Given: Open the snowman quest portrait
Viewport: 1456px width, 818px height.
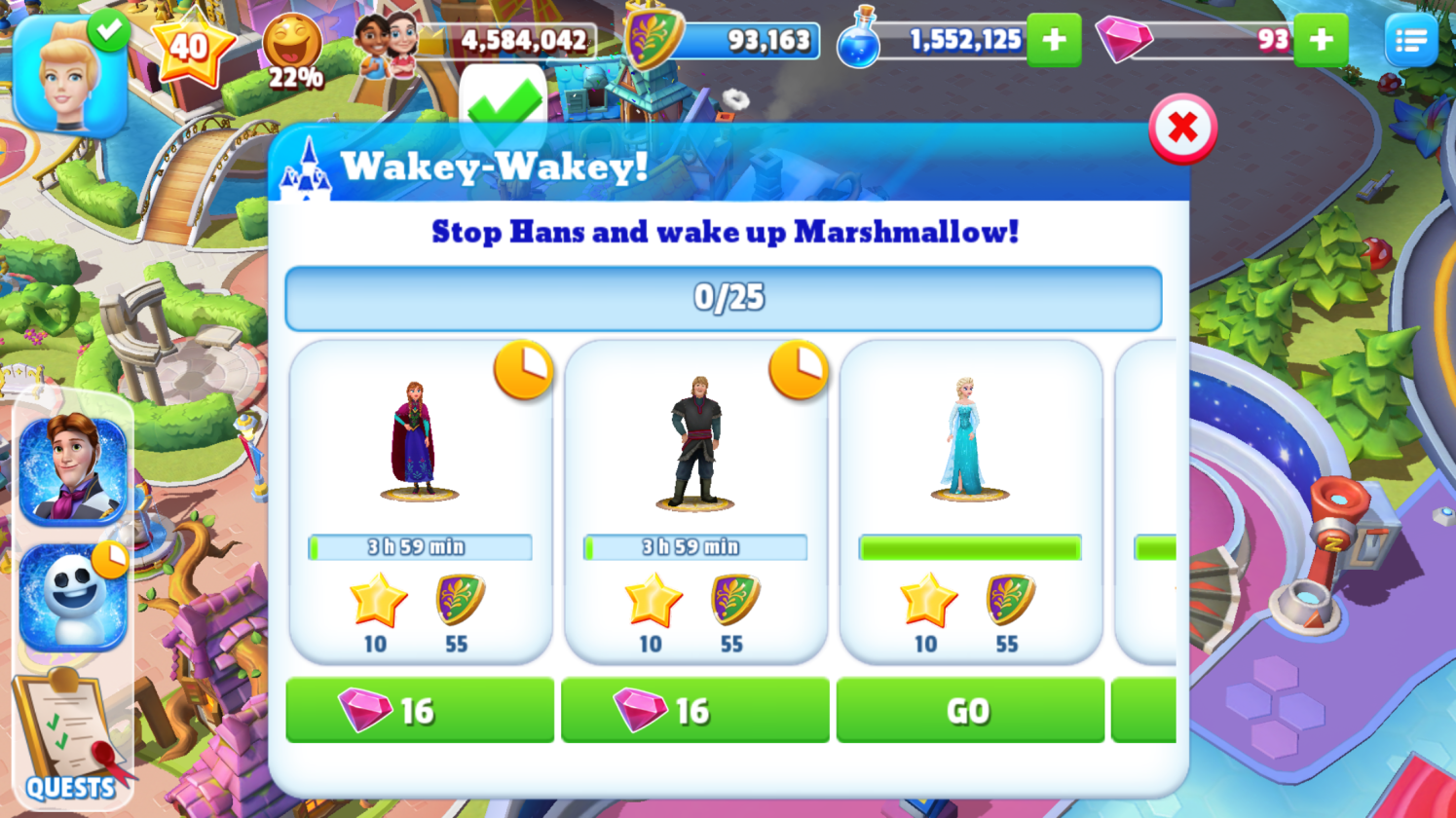Looking at the screenshot, I should [73, 596].
